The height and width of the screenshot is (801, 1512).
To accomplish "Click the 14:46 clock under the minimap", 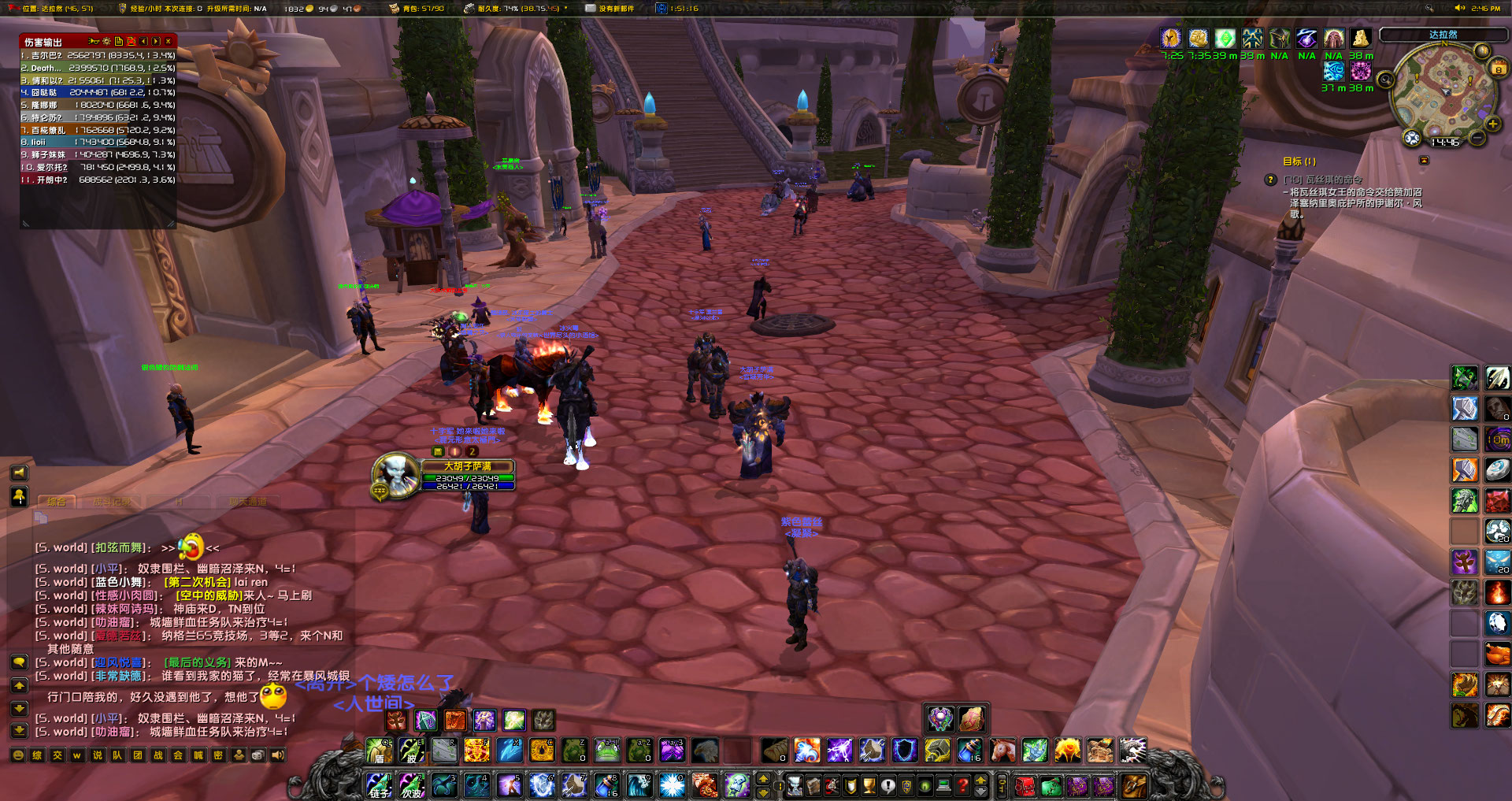I will tap(1445, 142).
